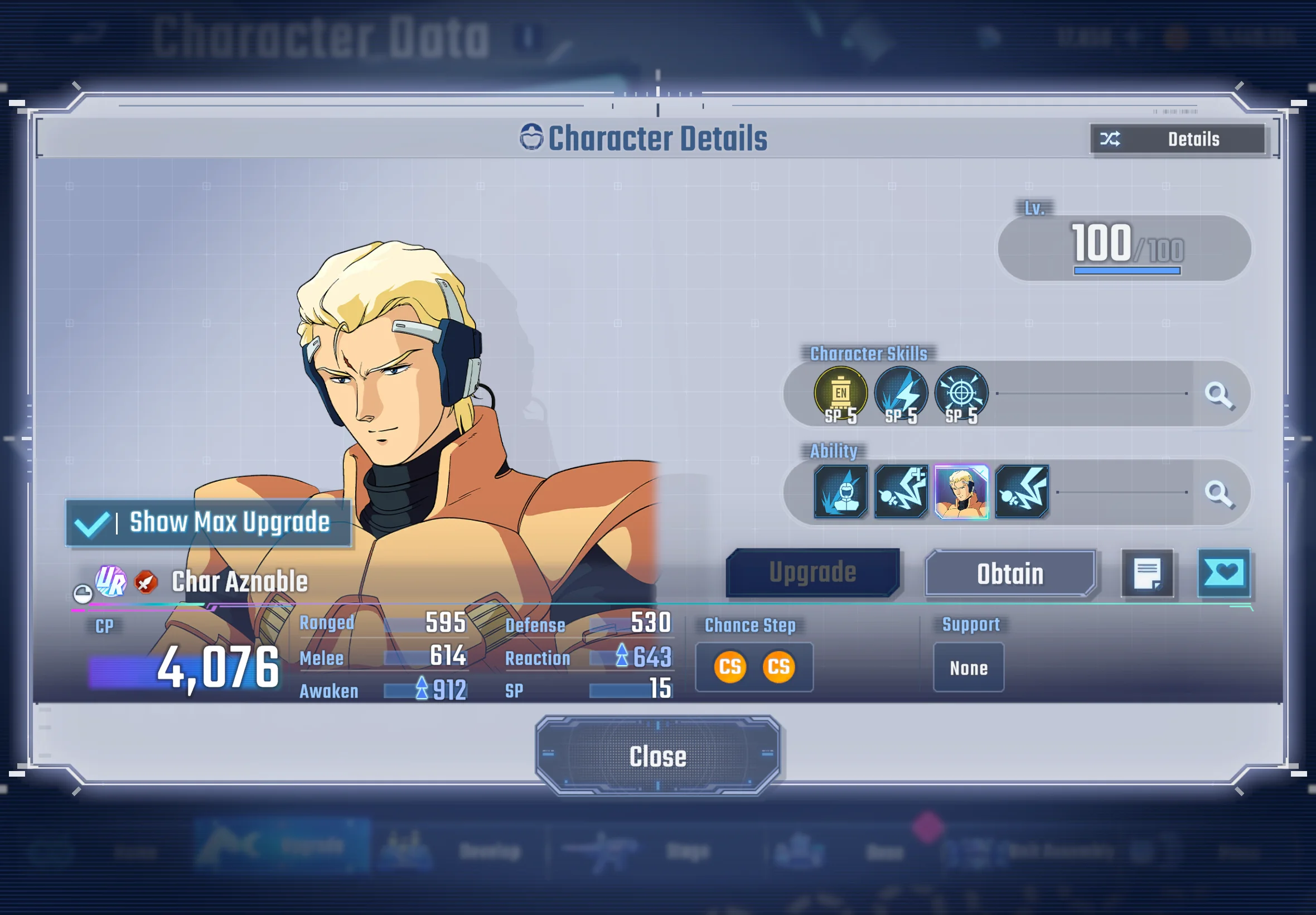1316x915 pixels.
Task: Open the document notes icon button
Action: (1147, 574)
